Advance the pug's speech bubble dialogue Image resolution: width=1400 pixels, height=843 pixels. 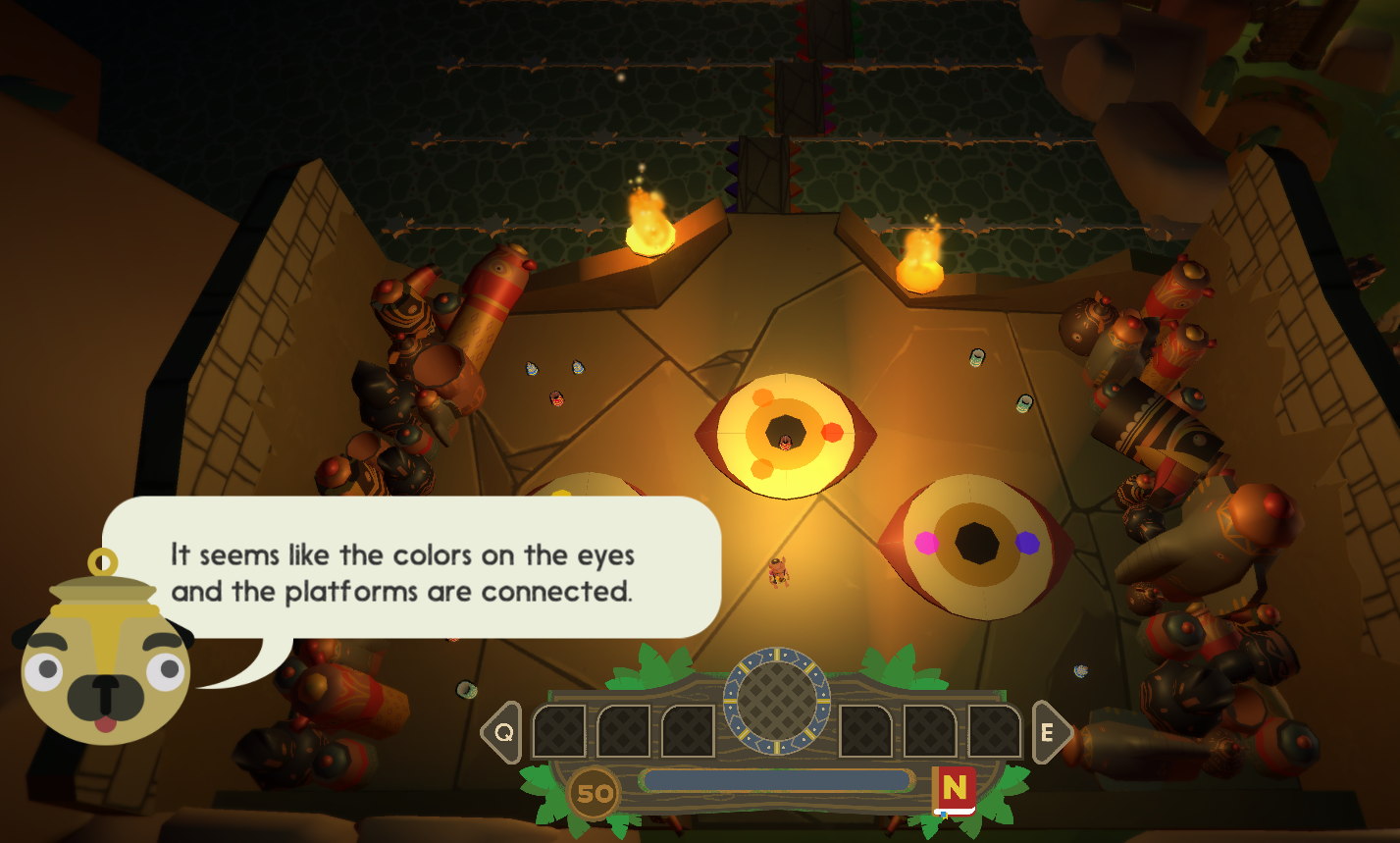click(412, 571)
